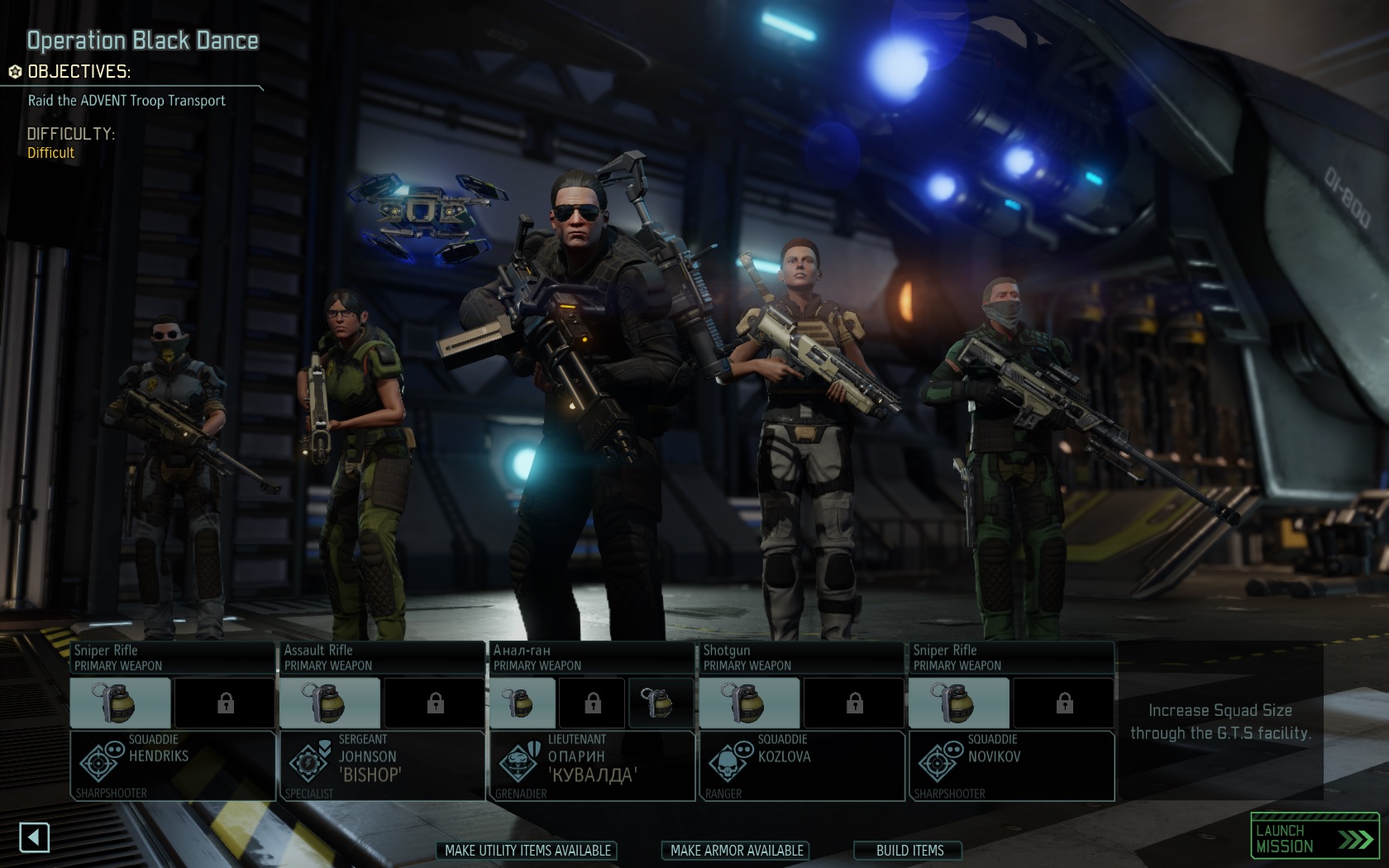Screen dimensions: 1389x868
Task: Go back using the arrow button
Action: click(x=34, y=837)
